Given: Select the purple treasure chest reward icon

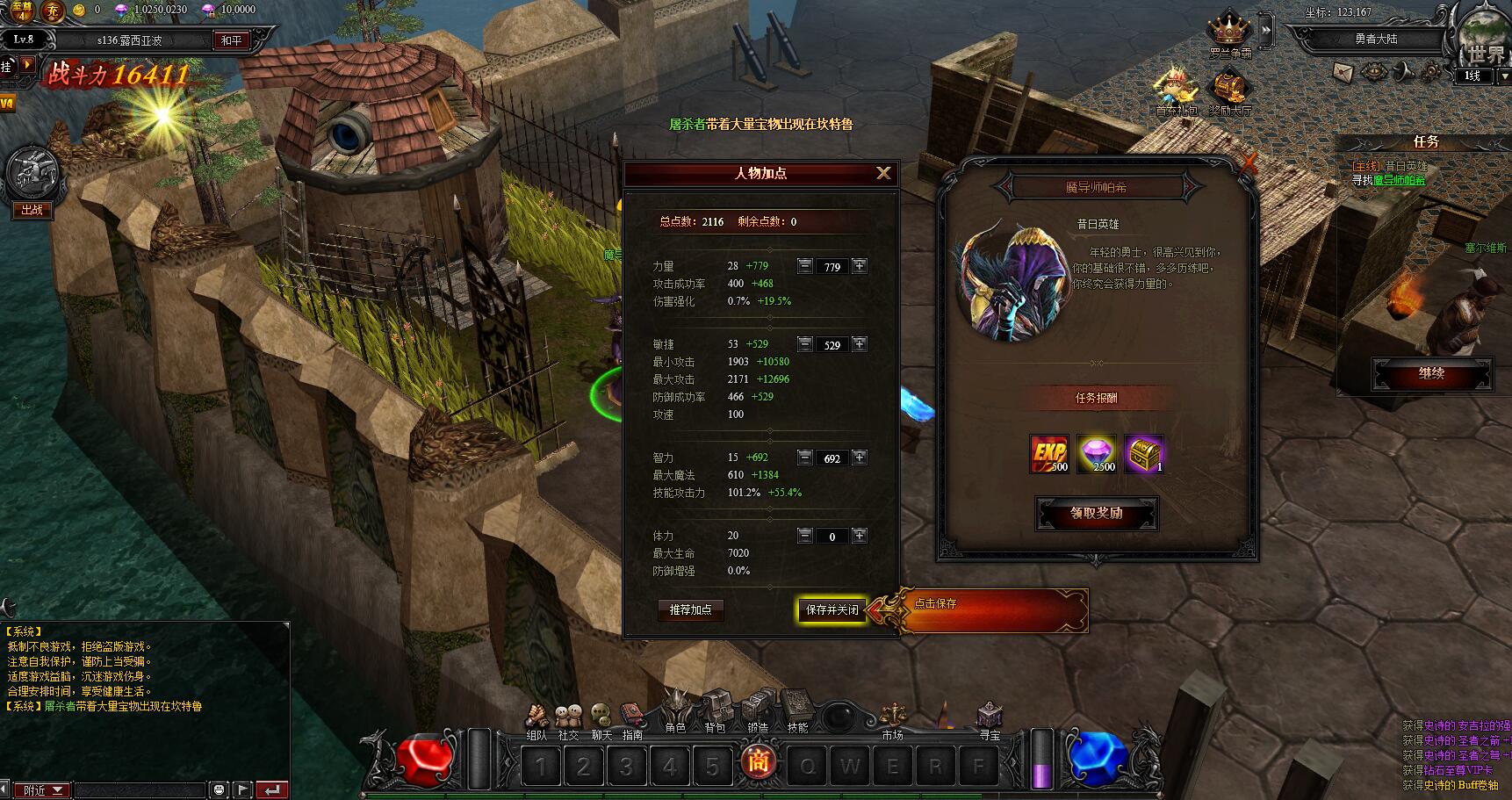Looking at the screenshot, I should (x=1144, y=453).
